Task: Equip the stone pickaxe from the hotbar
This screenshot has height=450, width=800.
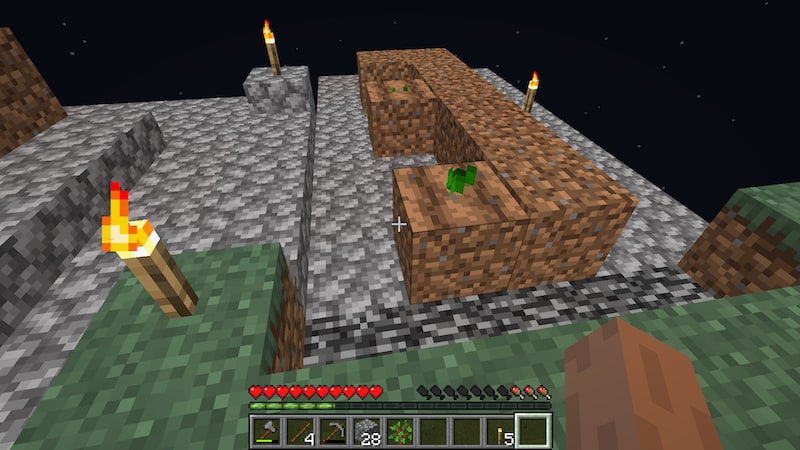Action: pyautogui.click(x=335, y=431)
